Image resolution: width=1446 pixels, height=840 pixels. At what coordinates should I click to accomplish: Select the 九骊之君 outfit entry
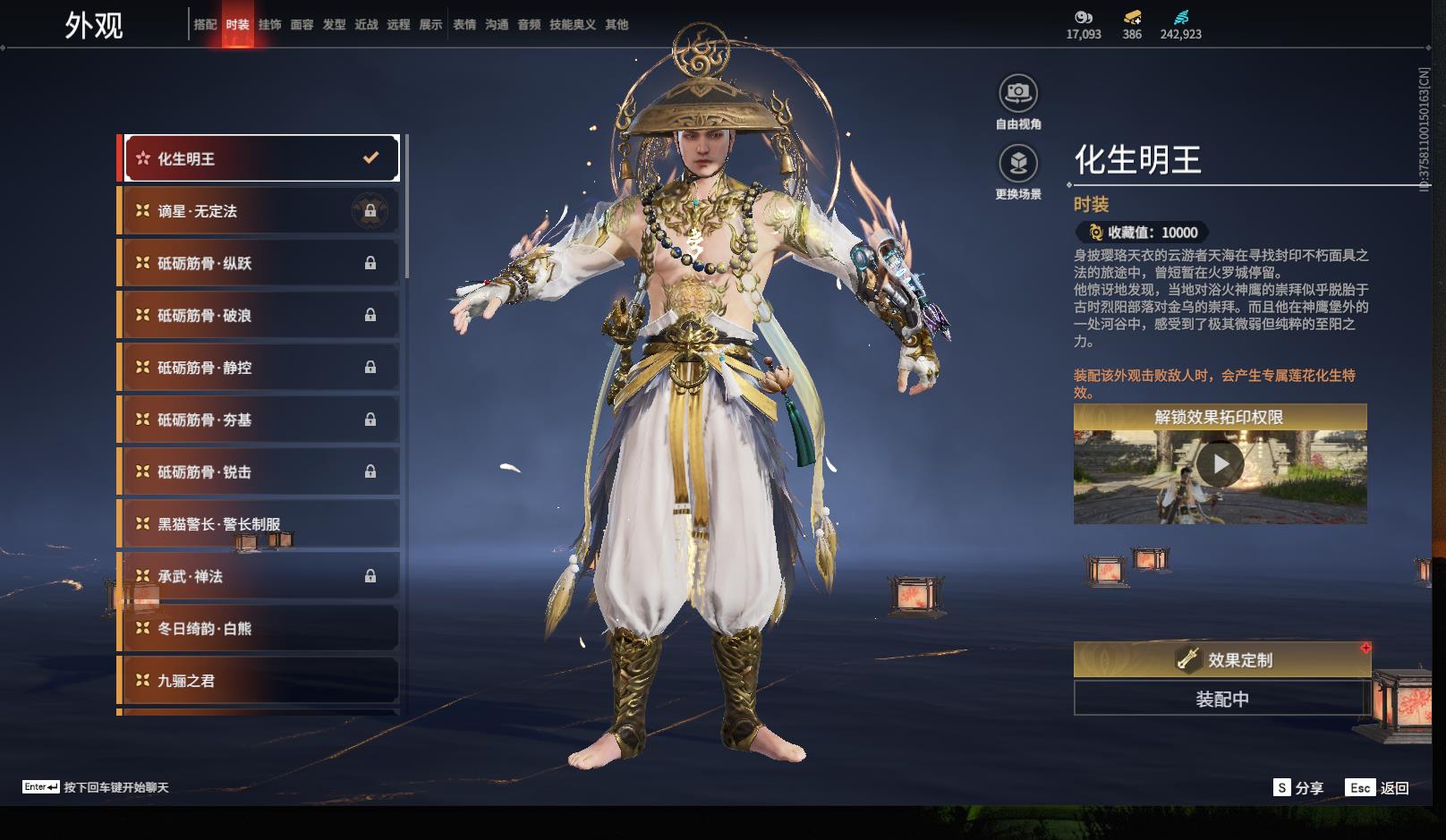[x=260, y=681]
